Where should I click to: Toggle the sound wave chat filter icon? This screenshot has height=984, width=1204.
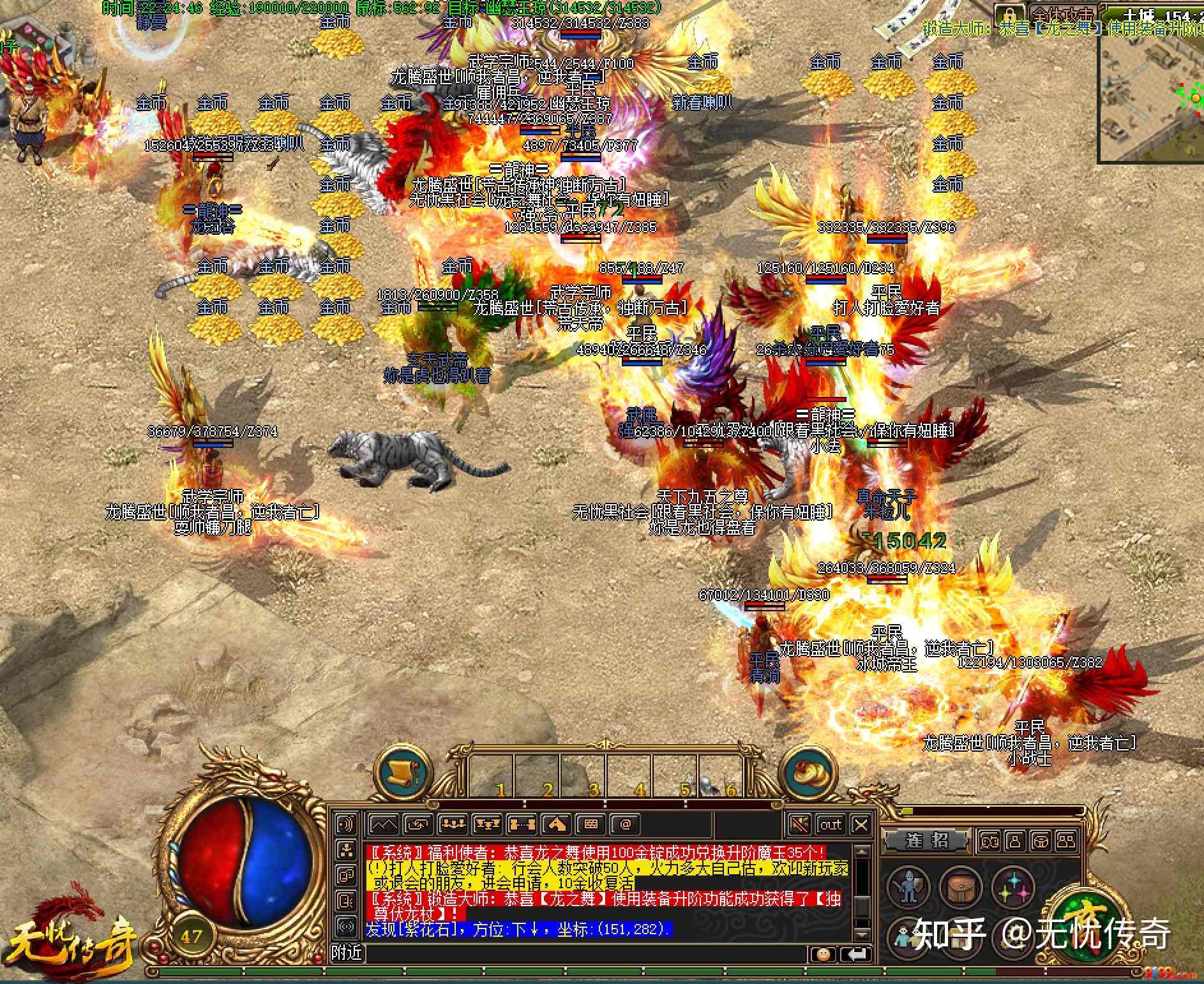pos(346,823)
